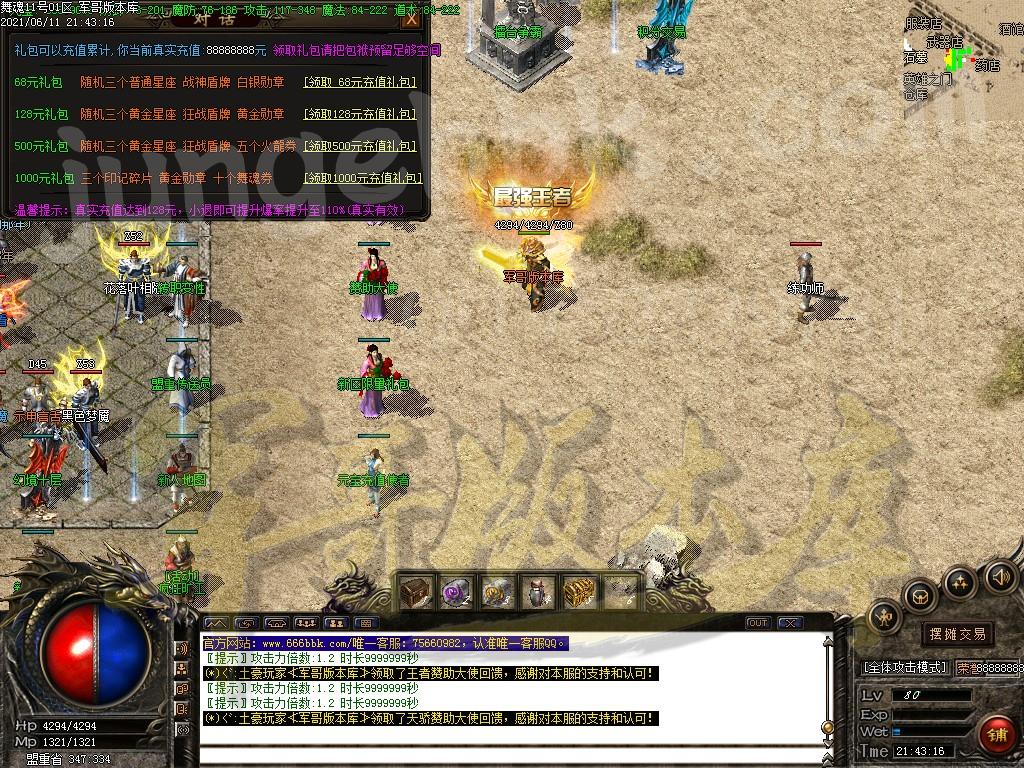The image size is (1024, 768).
Task: Toggle the sound speaker icon
Action: pos(999,576)
